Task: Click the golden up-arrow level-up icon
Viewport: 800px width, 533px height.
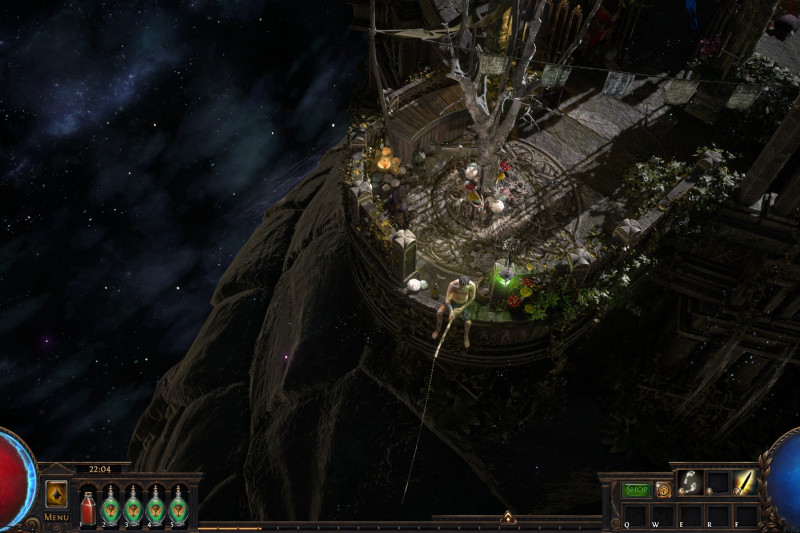Action: (56, 494)
